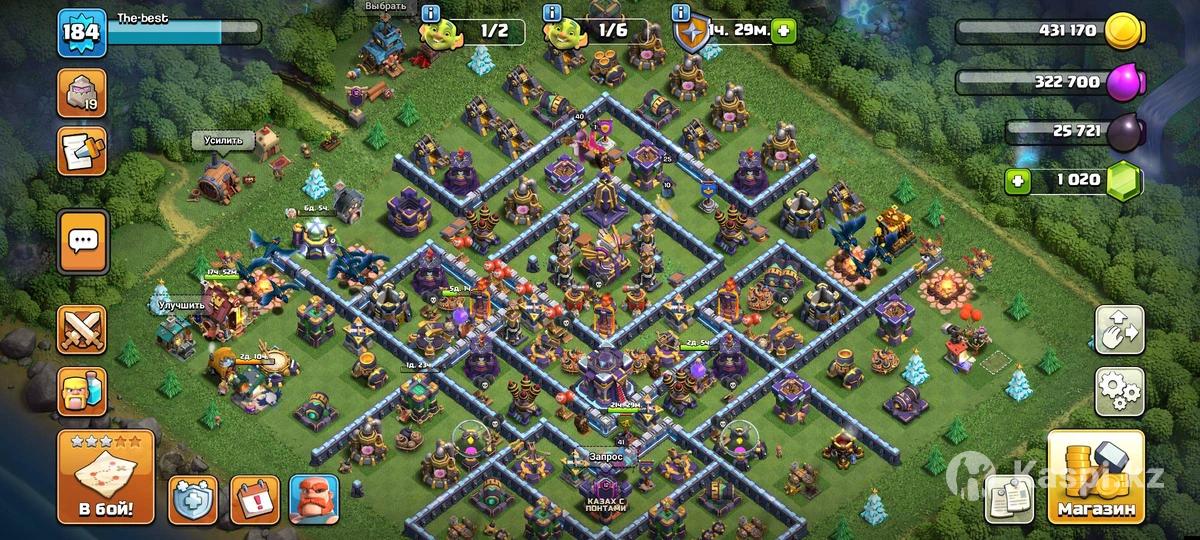This screenshot has height=540, width=1200.
Task: Open the Магазин shop
Action: (x=1095, y=479)
